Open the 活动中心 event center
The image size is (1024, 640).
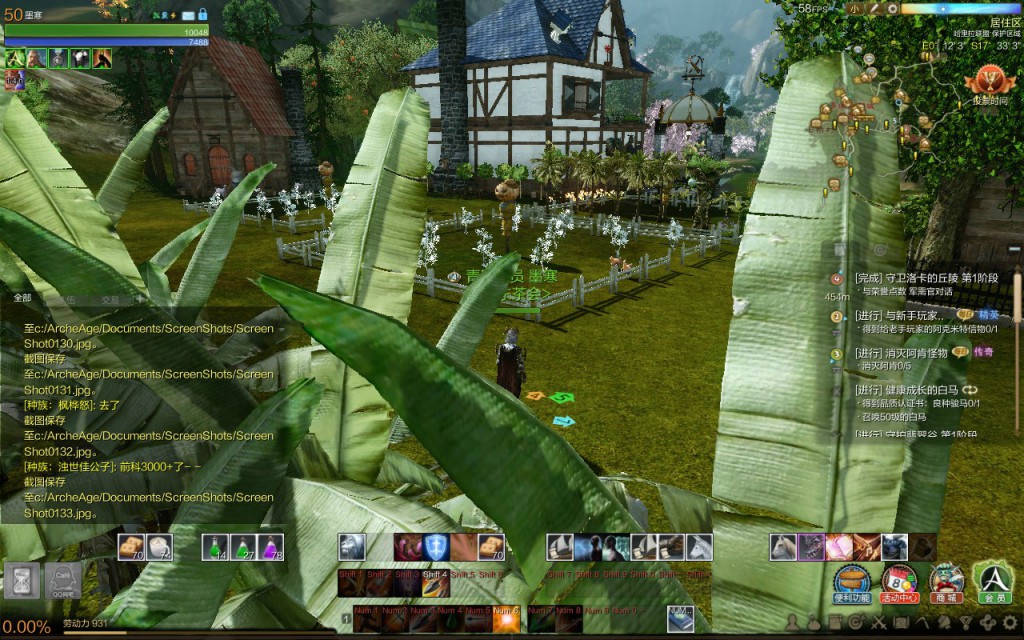pos(898,582)
